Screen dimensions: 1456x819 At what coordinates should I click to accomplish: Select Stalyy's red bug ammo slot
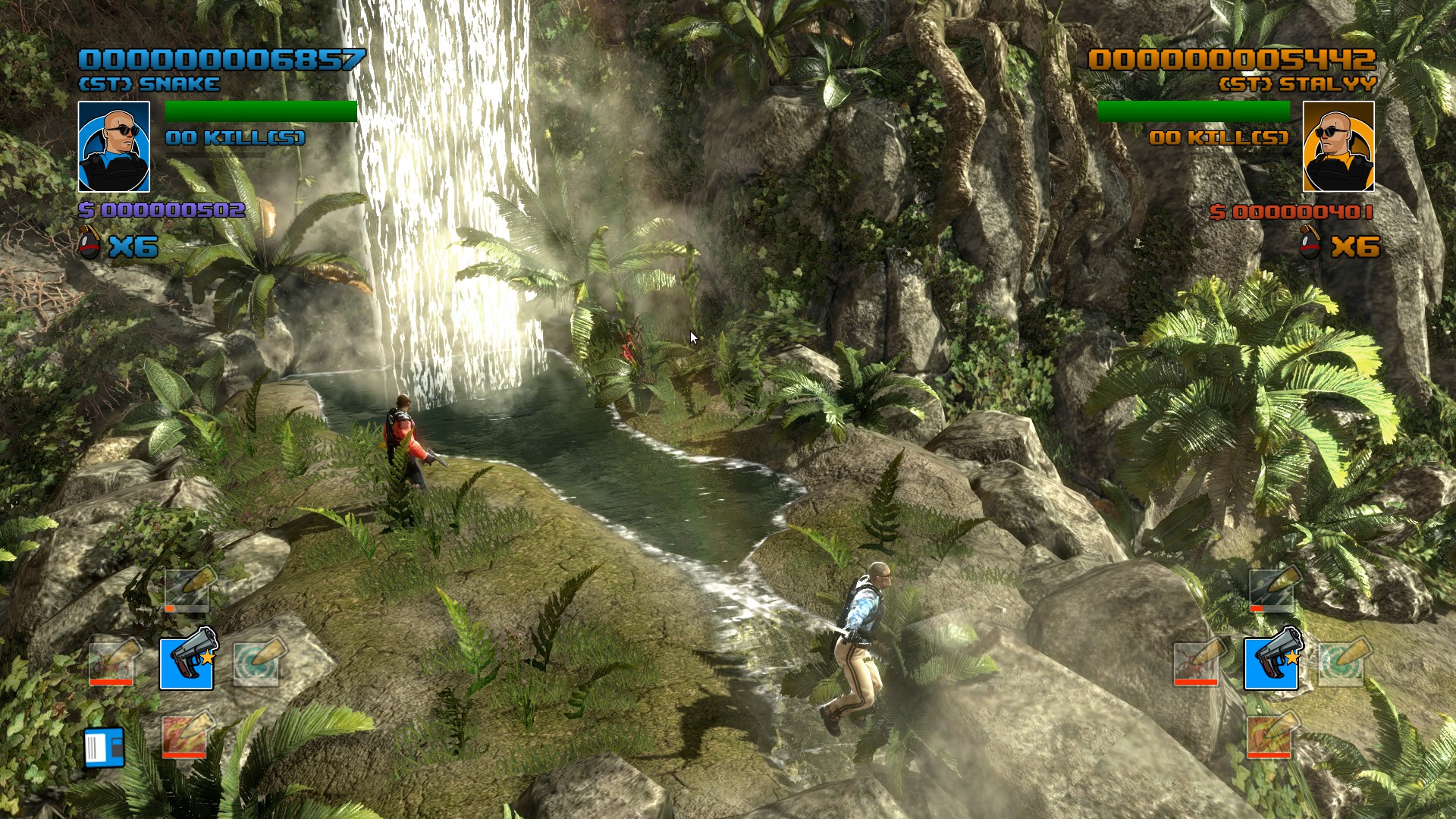click(x=1197, y=664)
